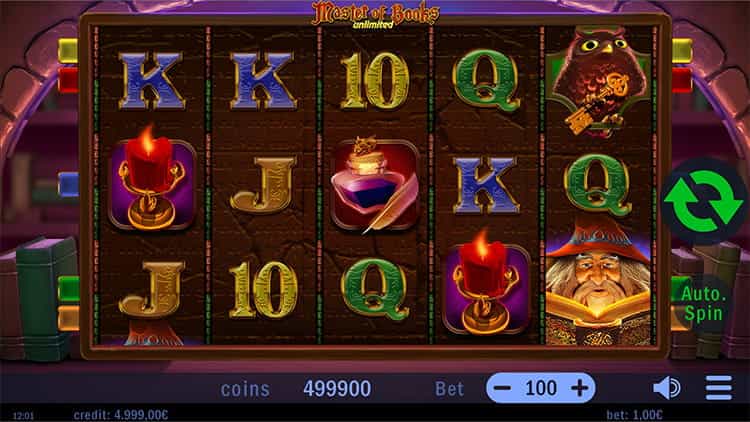This screenshot has width=750, height=422.
Task: Spin the reels with the green arrows button
Action: (x=704, y=201)
